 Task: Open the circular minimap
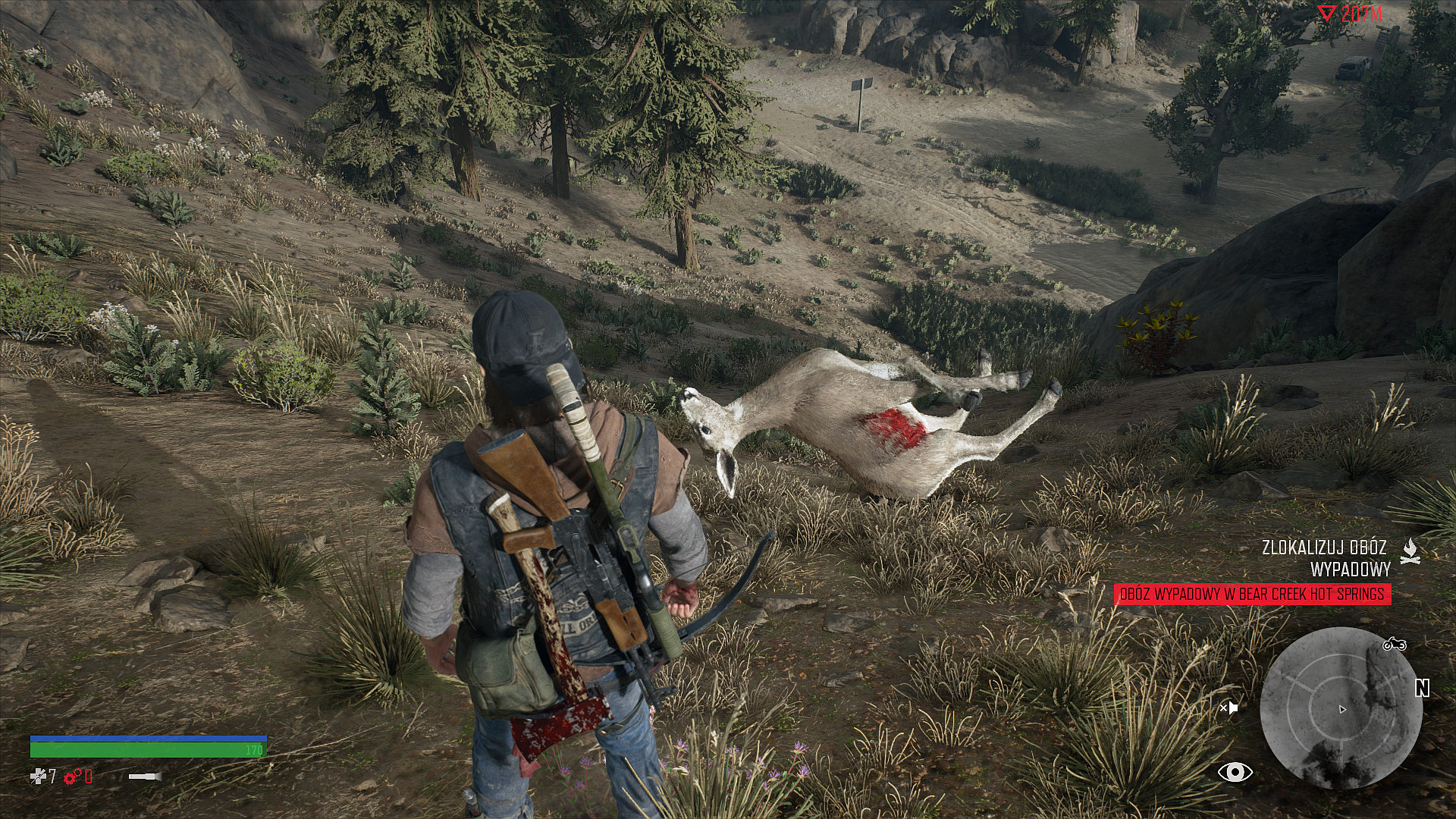coord(1340,708)
